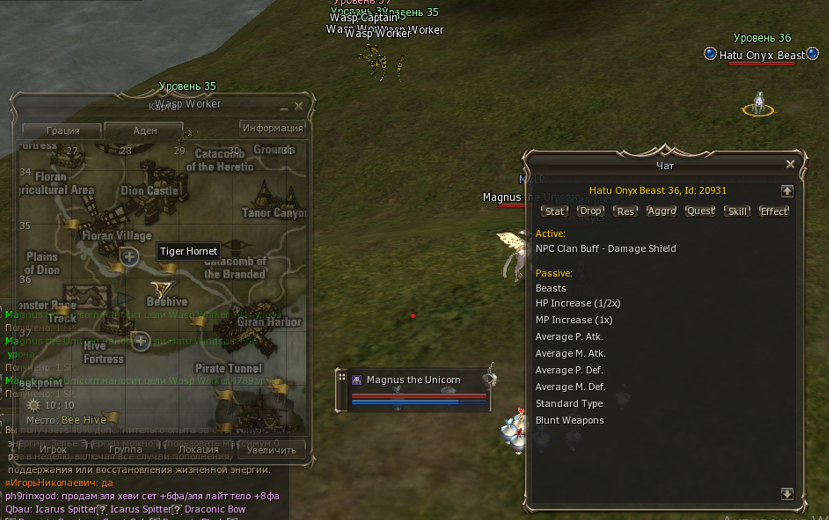Open the Quest section

coord(700,211)
